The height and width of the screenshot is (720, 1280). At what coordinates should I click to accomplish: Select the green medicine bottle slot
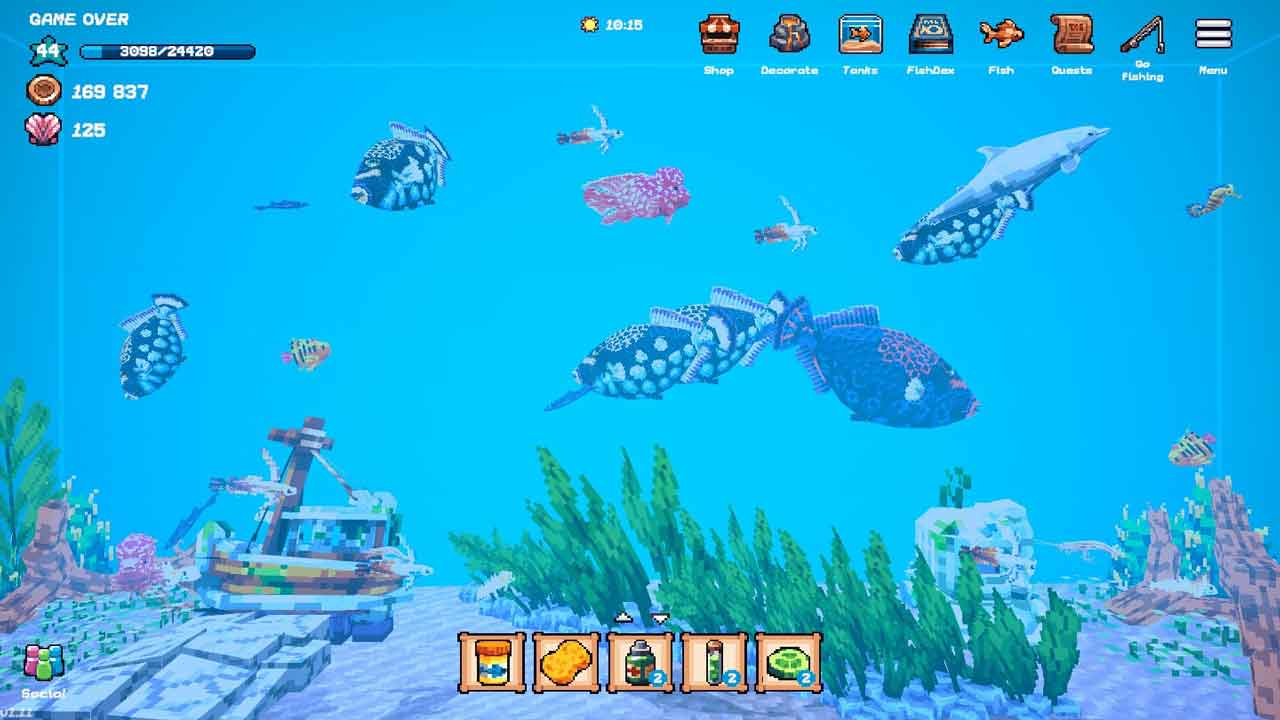[x=640, y=662]
